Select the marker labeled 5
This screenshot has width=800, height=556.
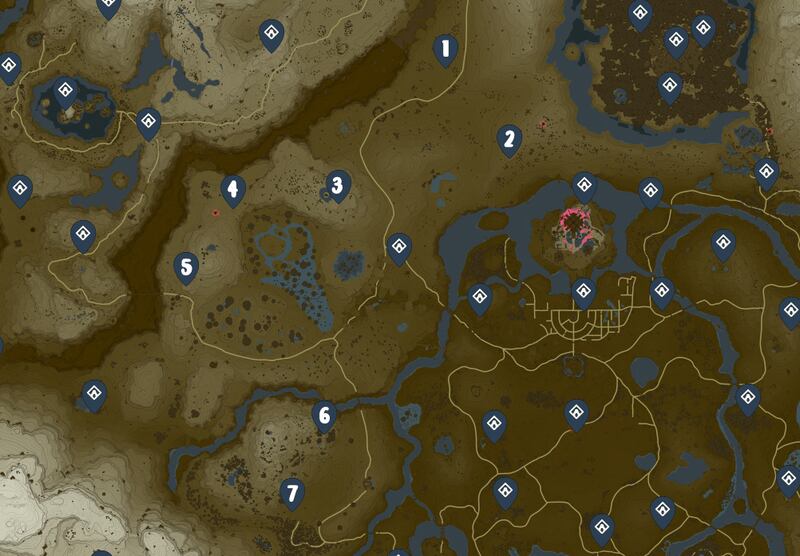point(185,267)
